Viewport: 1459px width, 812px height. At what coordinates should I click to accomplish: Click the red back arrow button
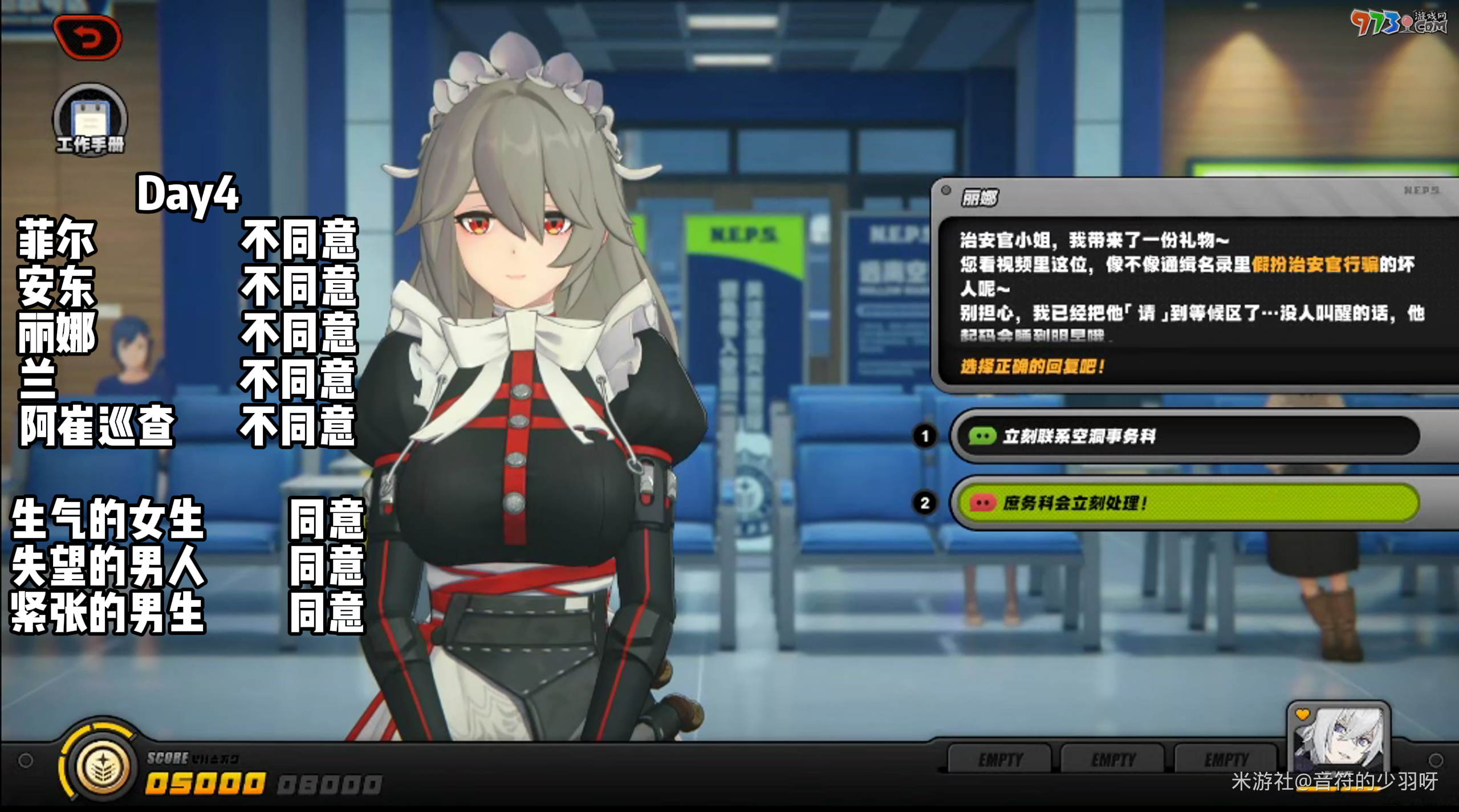coord(87,38)
